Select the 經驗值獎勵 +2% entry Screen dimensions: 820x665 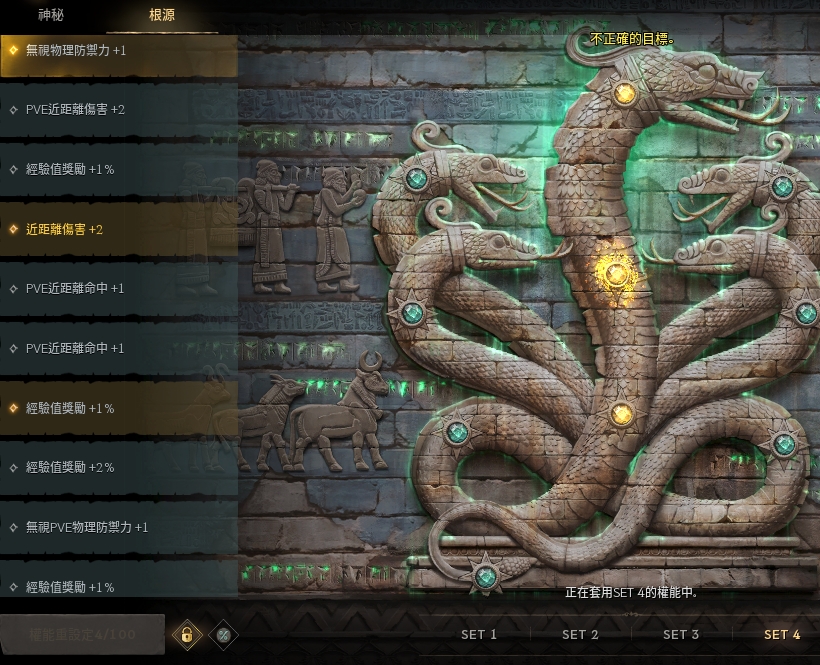click(x=118, y=467)
